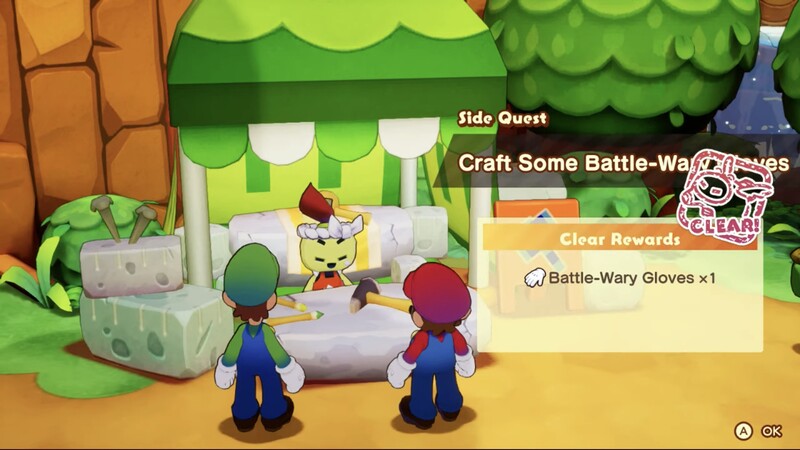
Task: Click the Clear Rewards header
Action: pyautogui.click(x=620, y=239)
